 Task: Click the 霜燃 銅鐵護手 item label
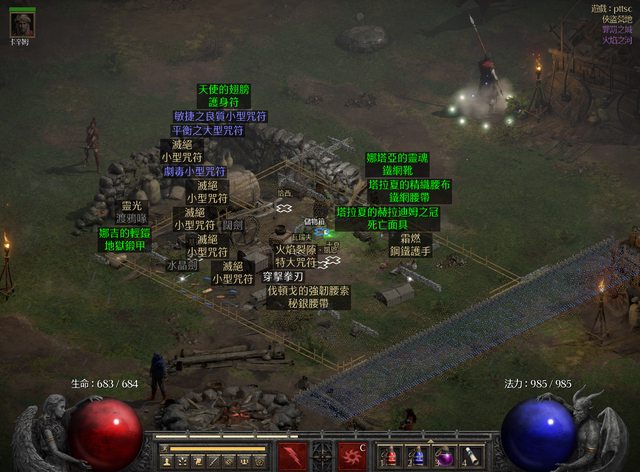tap(411, 246)
